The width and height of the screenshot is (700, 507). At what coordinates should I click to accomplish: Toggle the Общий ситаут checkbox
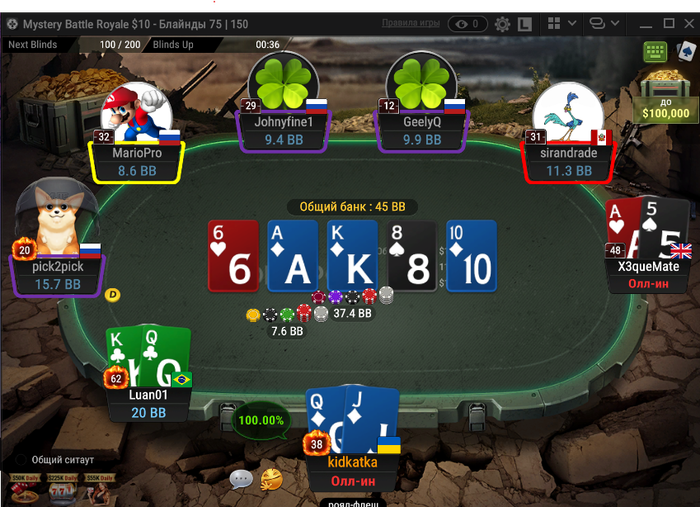coord(21,460)
